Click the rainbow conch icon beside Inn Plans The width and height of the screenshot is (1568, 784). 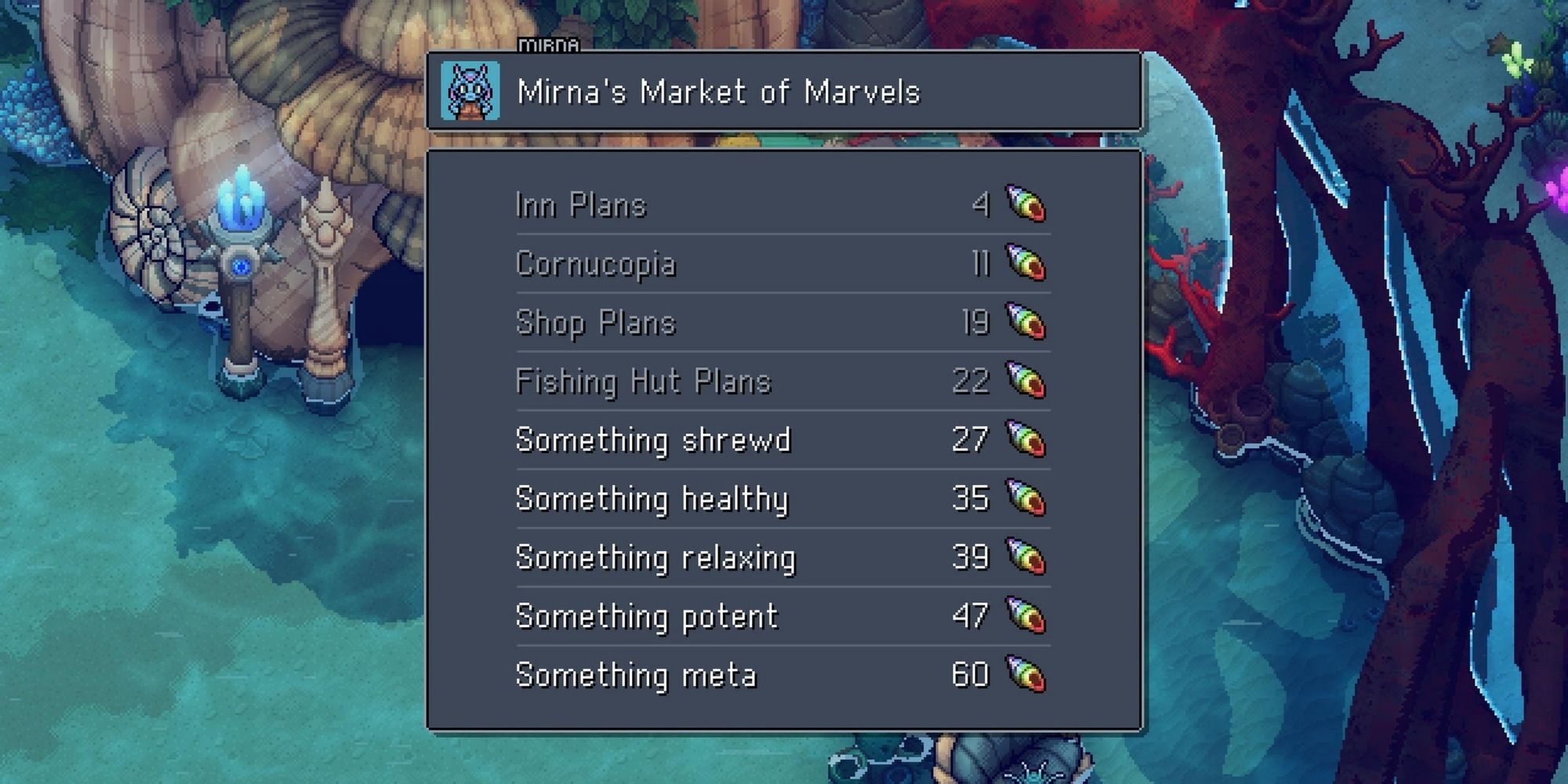coord(1027,205)
